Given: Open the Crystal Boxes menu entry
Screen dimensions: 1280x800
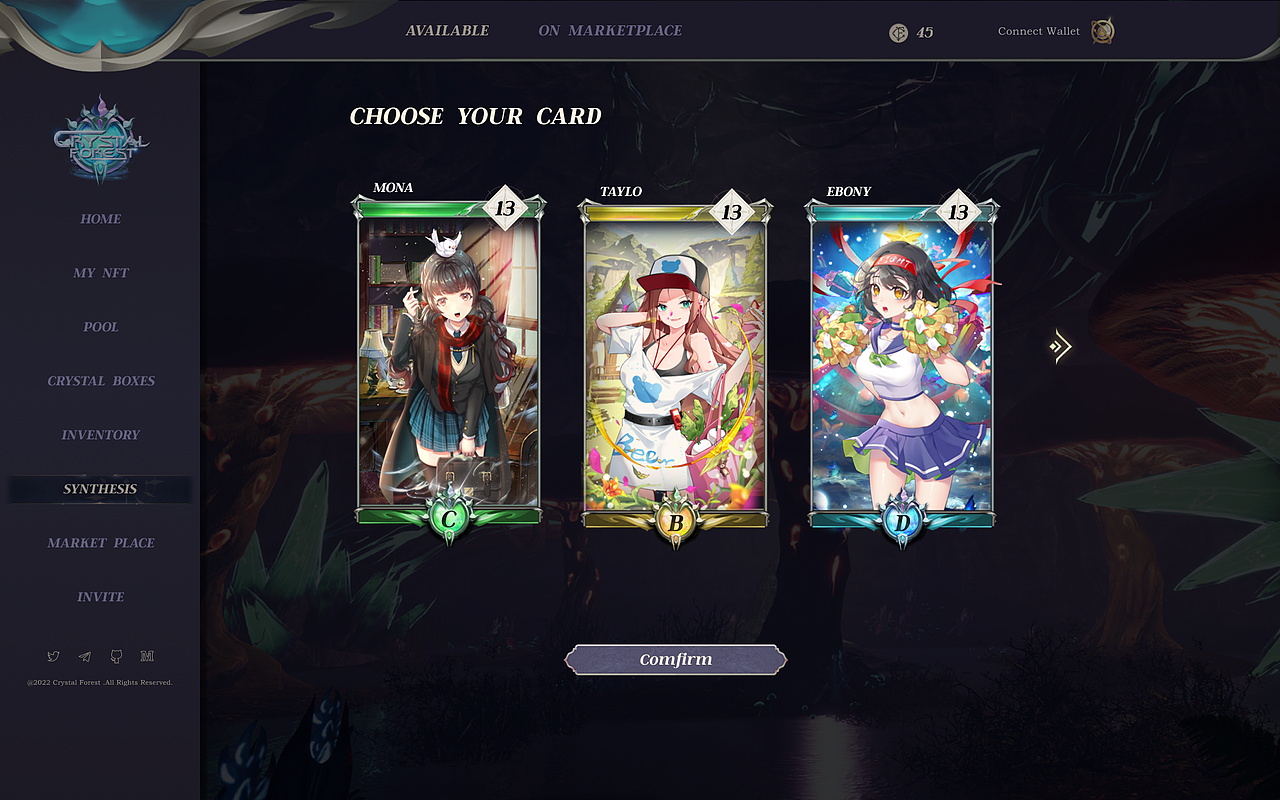Looking at the screenshot, I should click(x=100, y=381).
